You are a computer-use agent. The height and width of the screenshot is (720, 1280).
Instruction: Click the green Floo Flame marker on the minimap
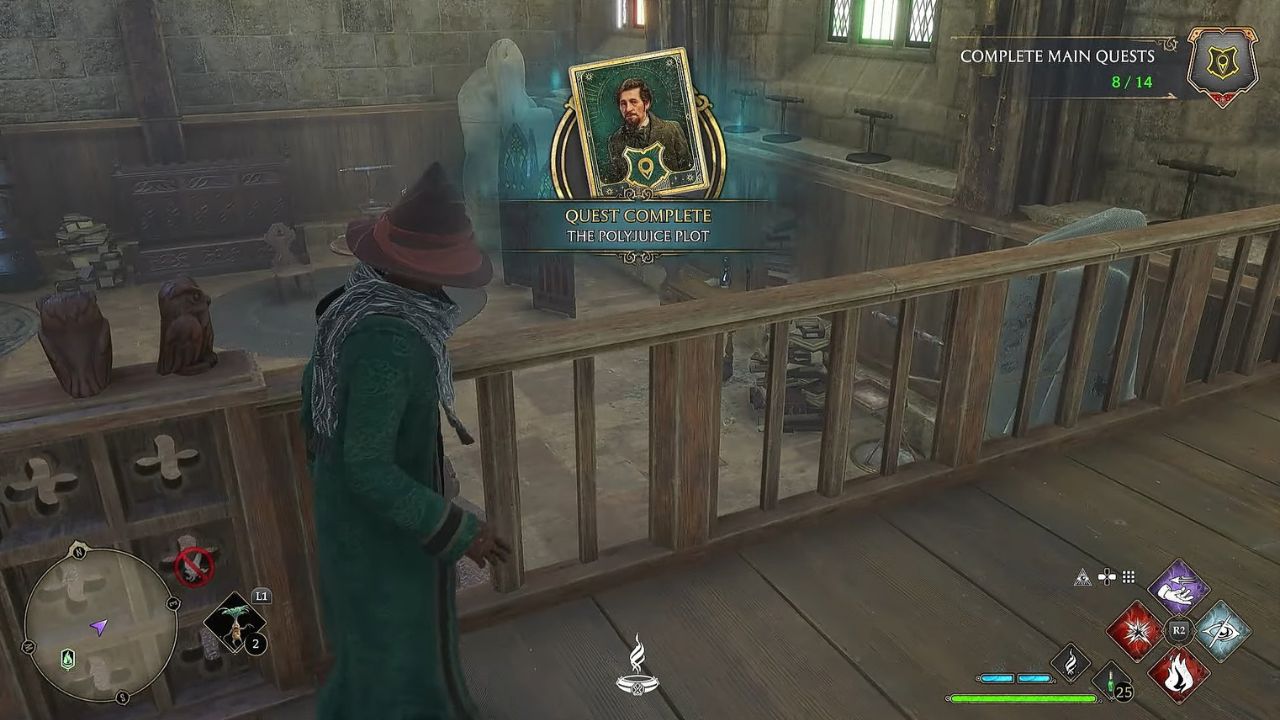pyautogui.click(x=67, y=659)
